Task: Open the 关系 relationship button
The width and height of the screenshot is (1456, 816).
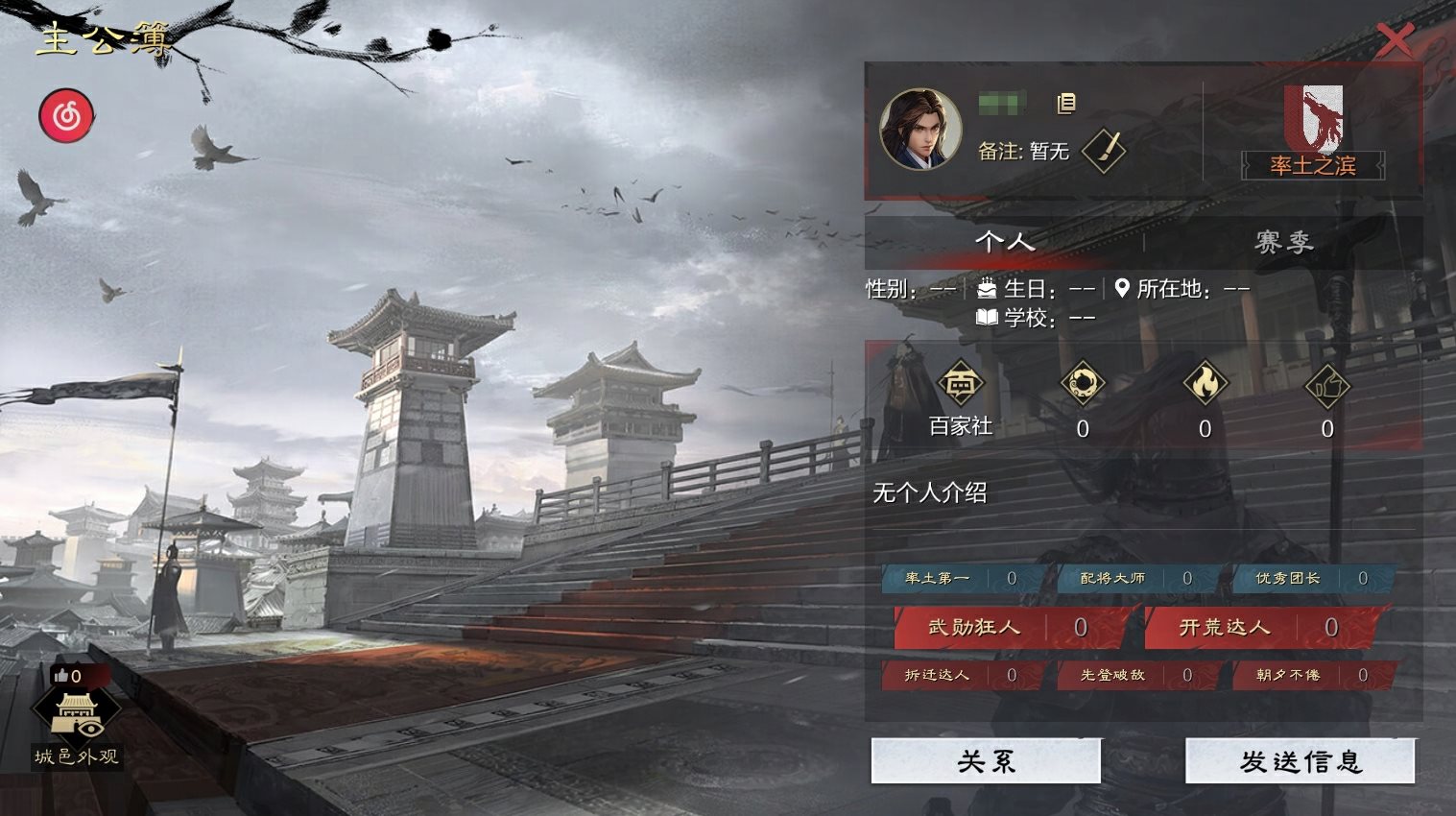Action: point(986,761)
